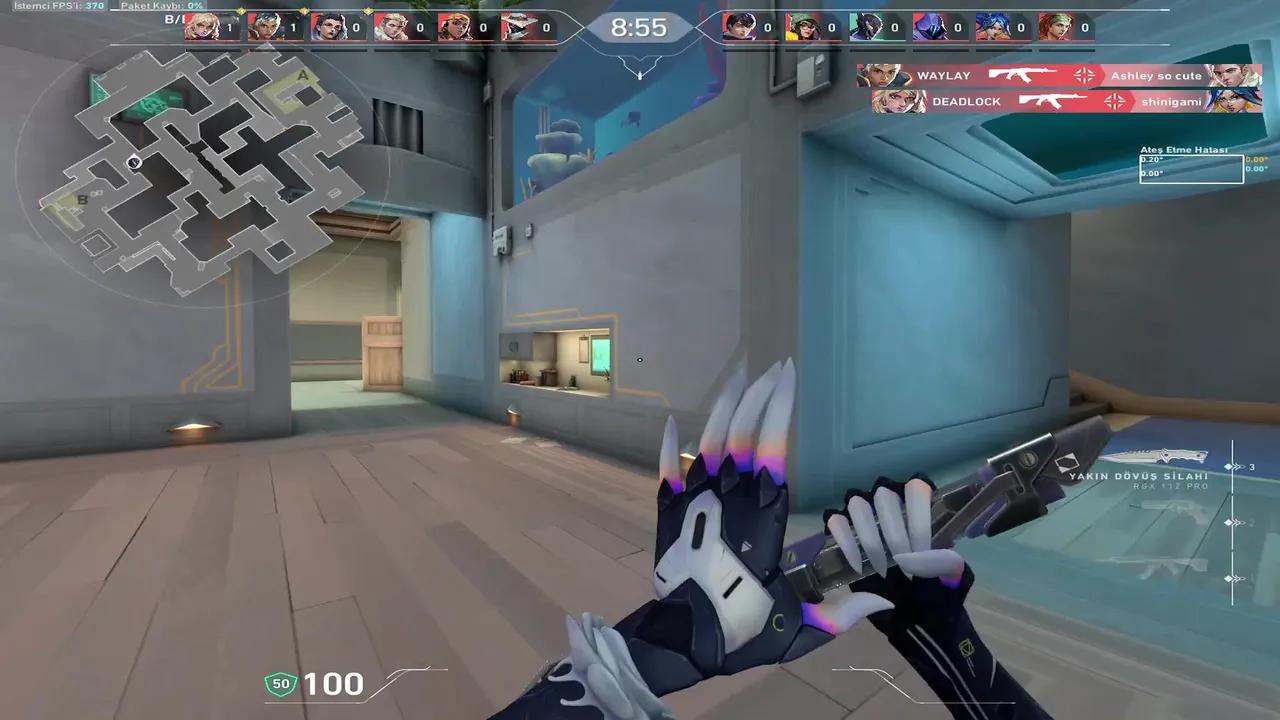Screen dimensions: 1280x720
Task: Click the 8:55 round timer
Action: (x=639, y=28)
